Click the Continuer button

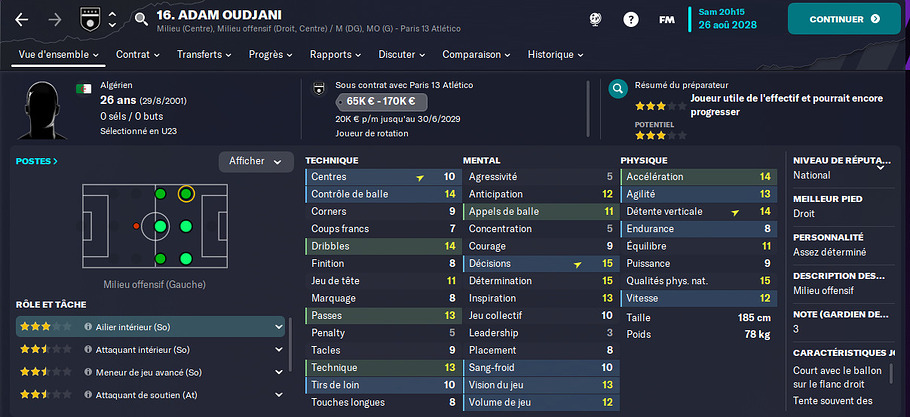[844, 19]
